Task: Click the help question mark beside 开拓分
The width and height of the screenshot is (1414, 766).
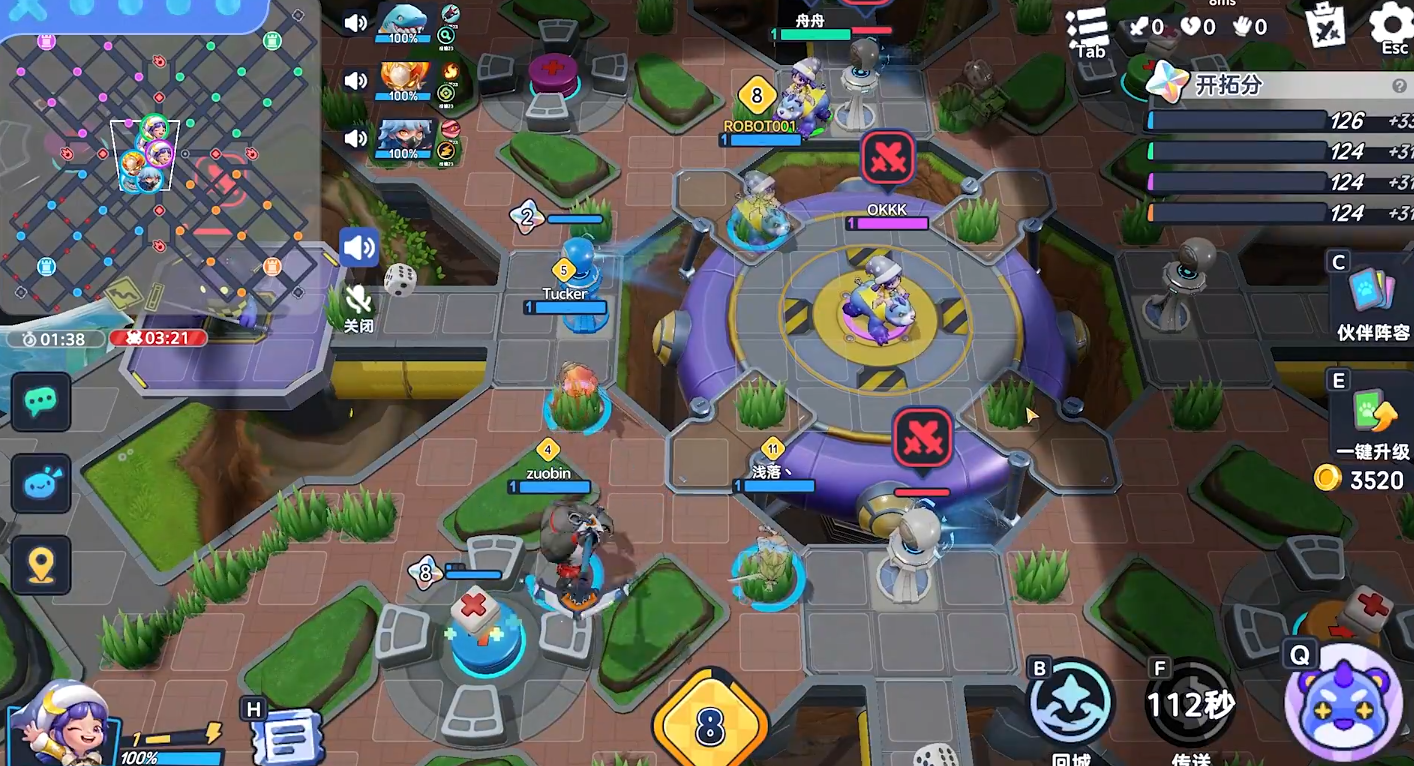Action: coord(1399,86)
